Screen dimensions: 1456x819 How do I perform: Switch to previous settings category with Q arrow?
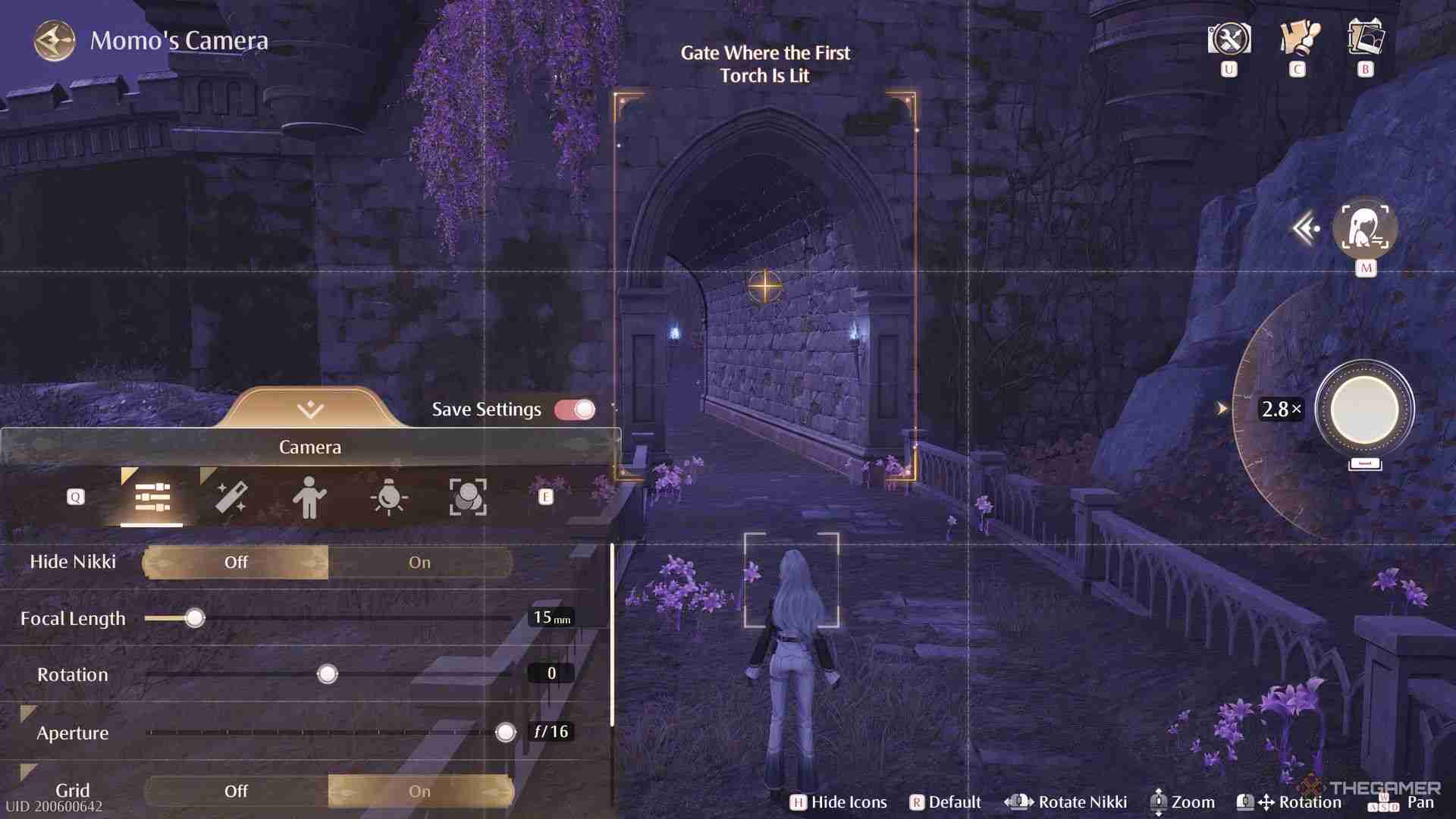click(75, 497)
